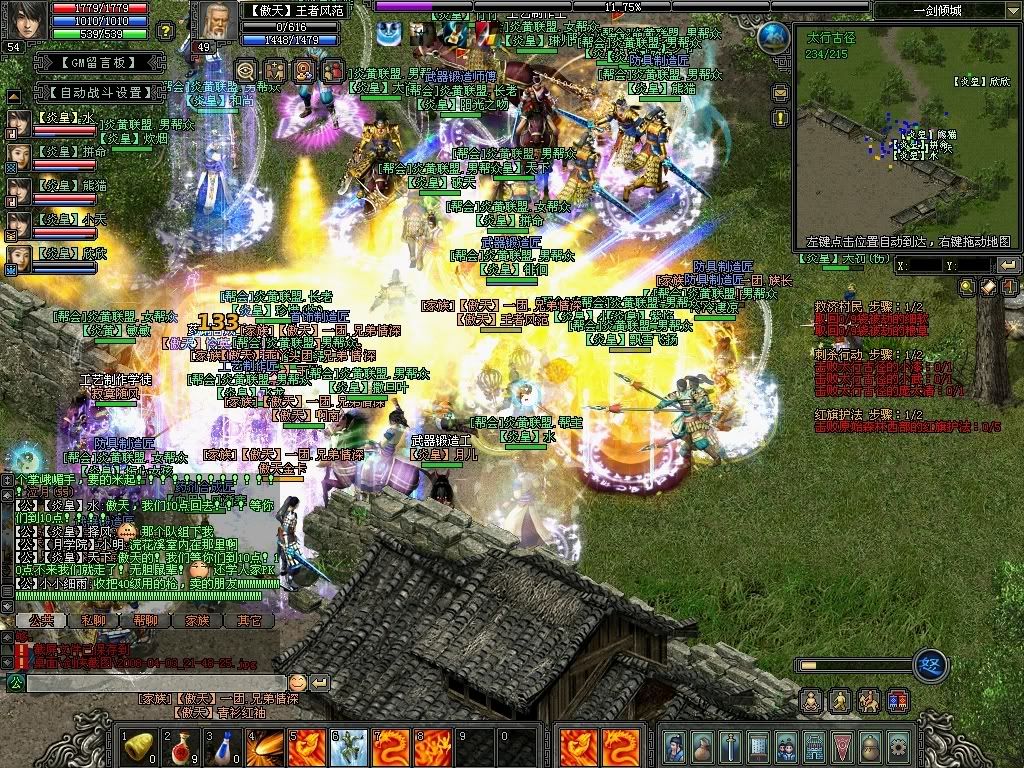Switch to the 帮聊 guild chat tab
Viewport: 1024px width, 768px height.
[145, 620]
